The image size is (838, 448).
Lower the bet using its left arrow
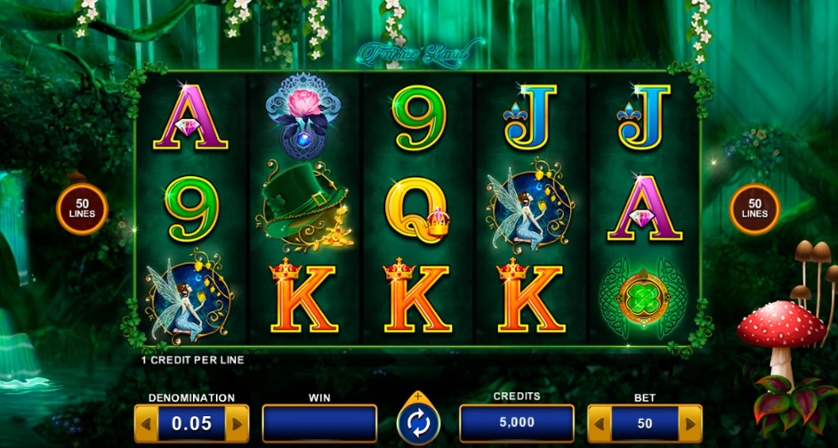point(598,423)
